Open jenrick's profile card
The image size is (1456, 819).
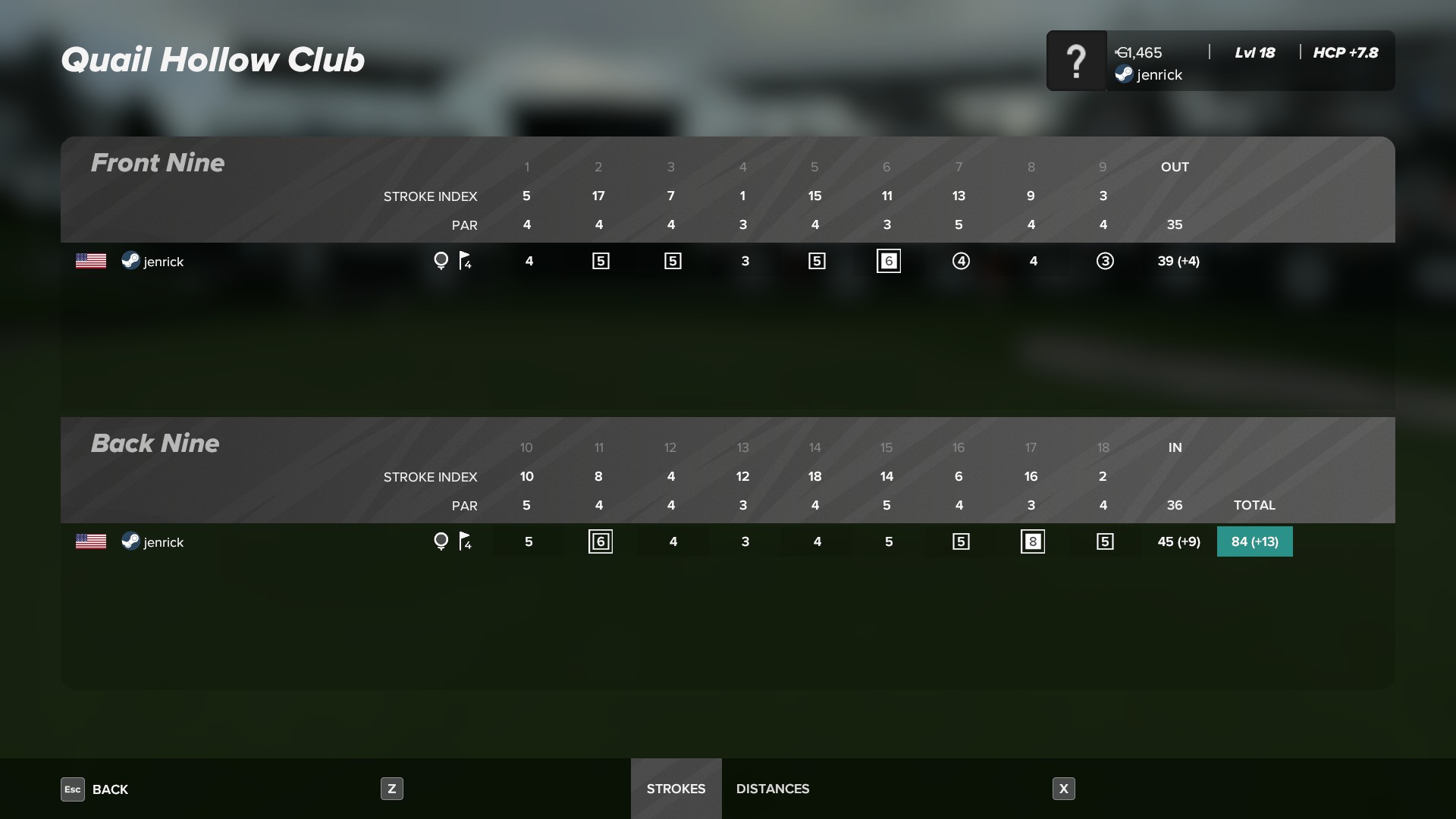pyautogui.click(x=1220, y=61)
